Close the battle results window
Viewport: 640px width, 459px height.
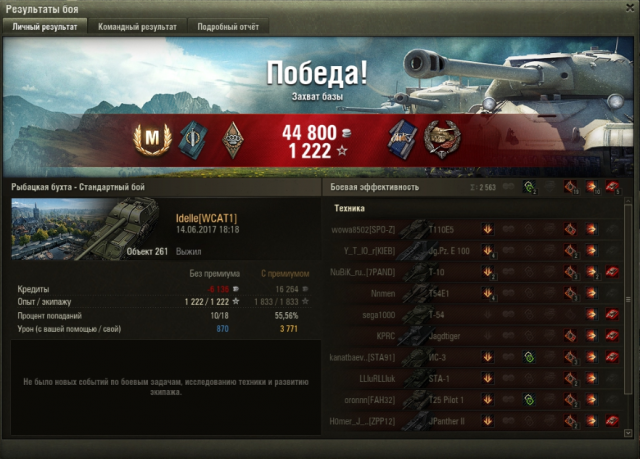(628, 8)
